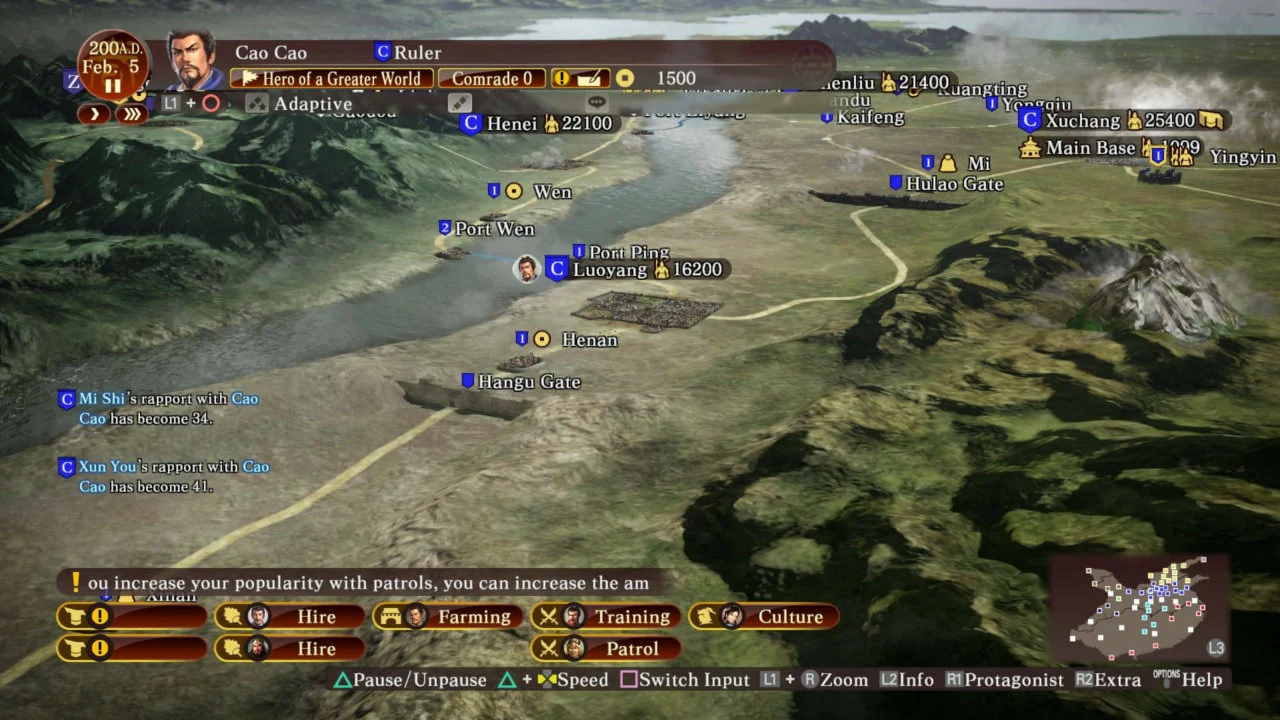Click the Hero of a Greater World banner
This screenshot has width=1280, height=720.
click(x=332, y=78)
